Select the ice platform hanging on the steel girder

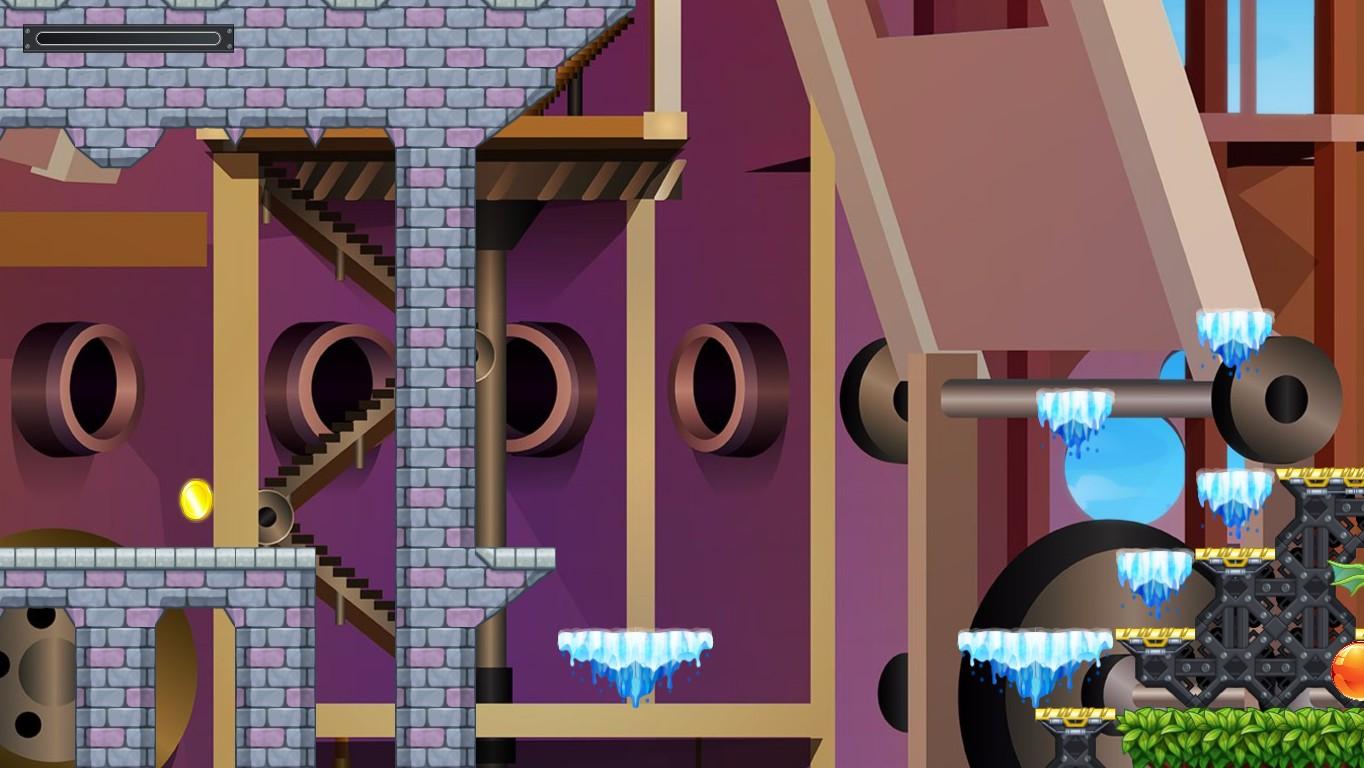1074,405
